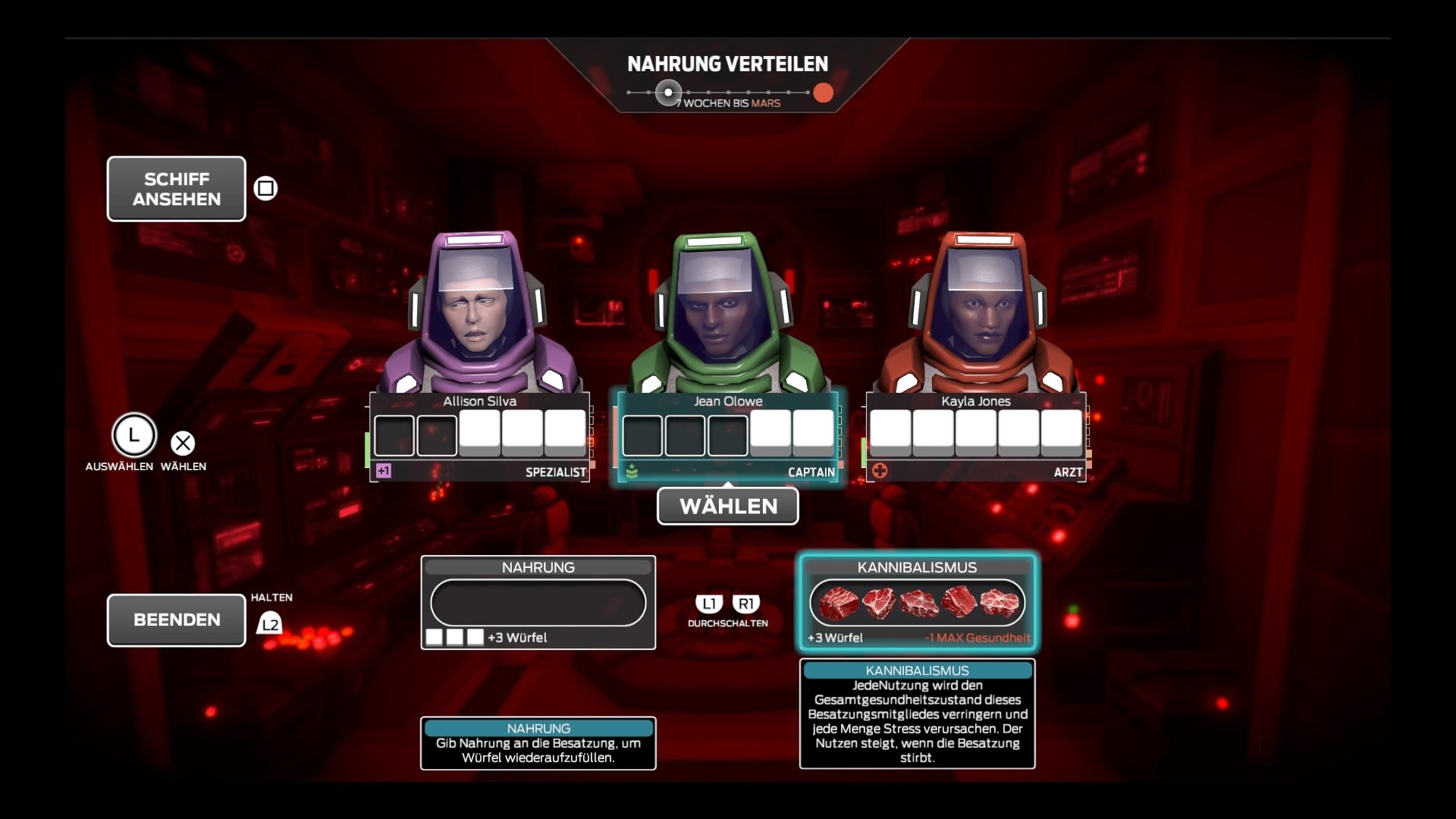Click the L stick icon next to Auswählen
Screen dimensions: 1456x819
click(x=133, y=436)
